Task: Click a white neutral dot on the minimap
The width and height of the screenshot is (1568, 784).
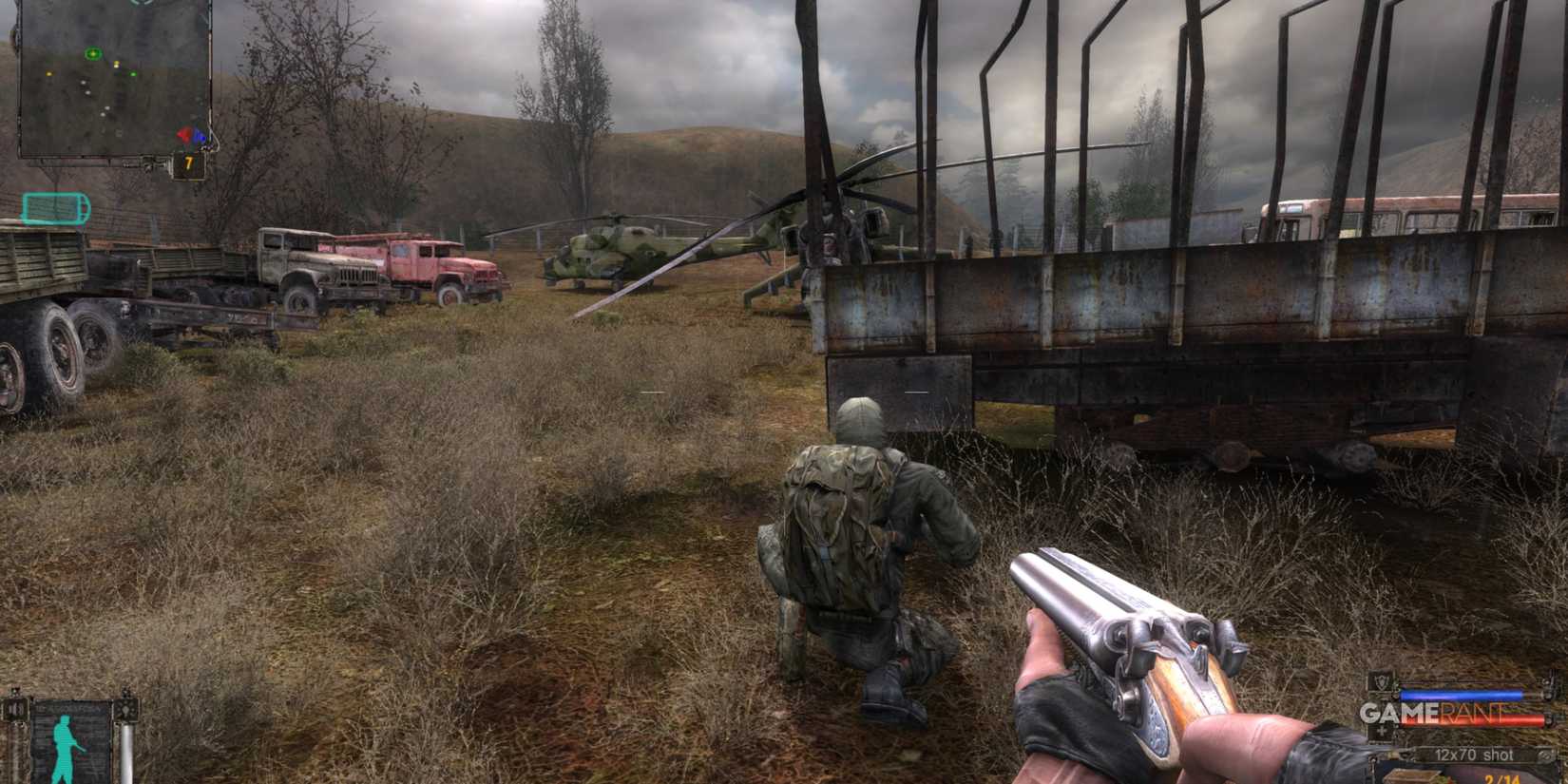Action: [x=83, y=83]
